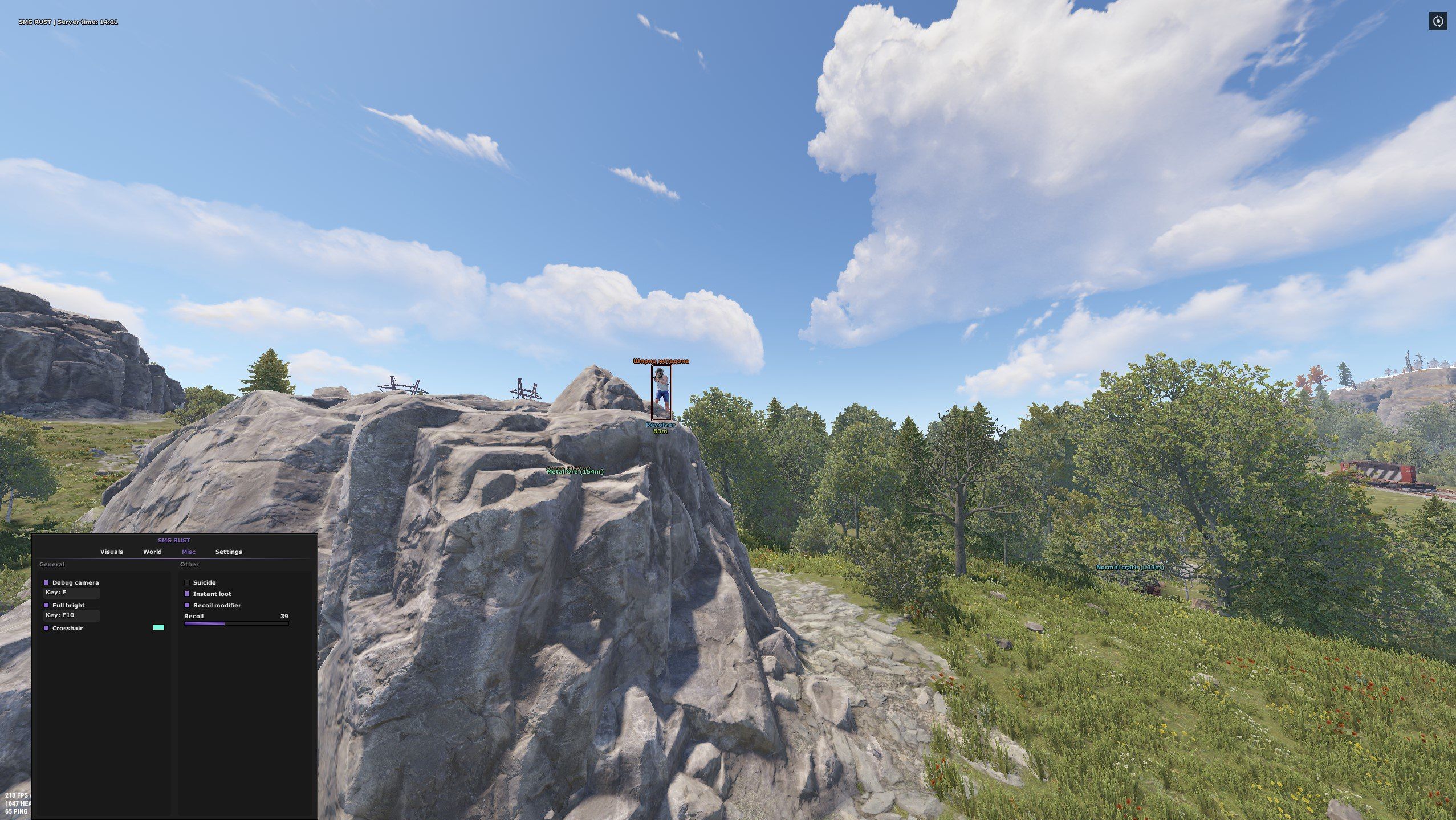Go to the Settings tab

click(x=229, y=552)
